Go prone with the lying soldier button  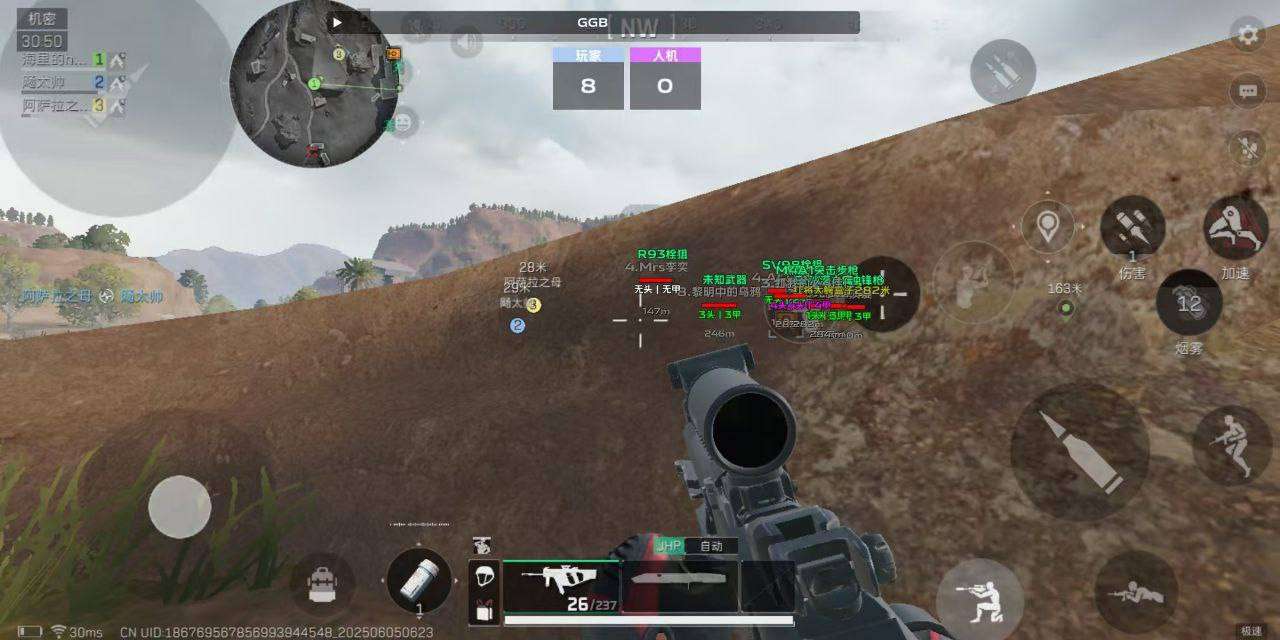pyautogui.click(x=1135, y=592)
